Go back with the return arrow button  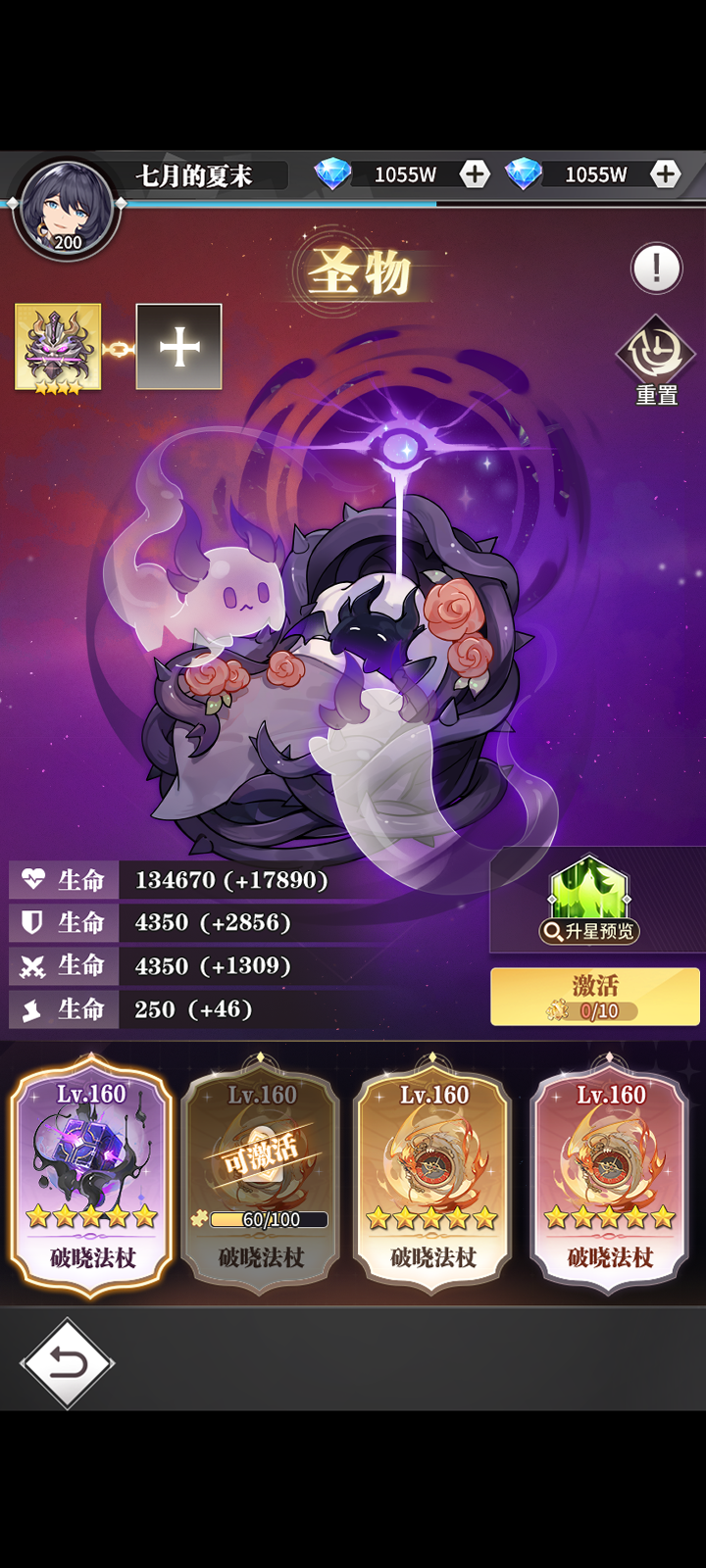(67, 1362)
